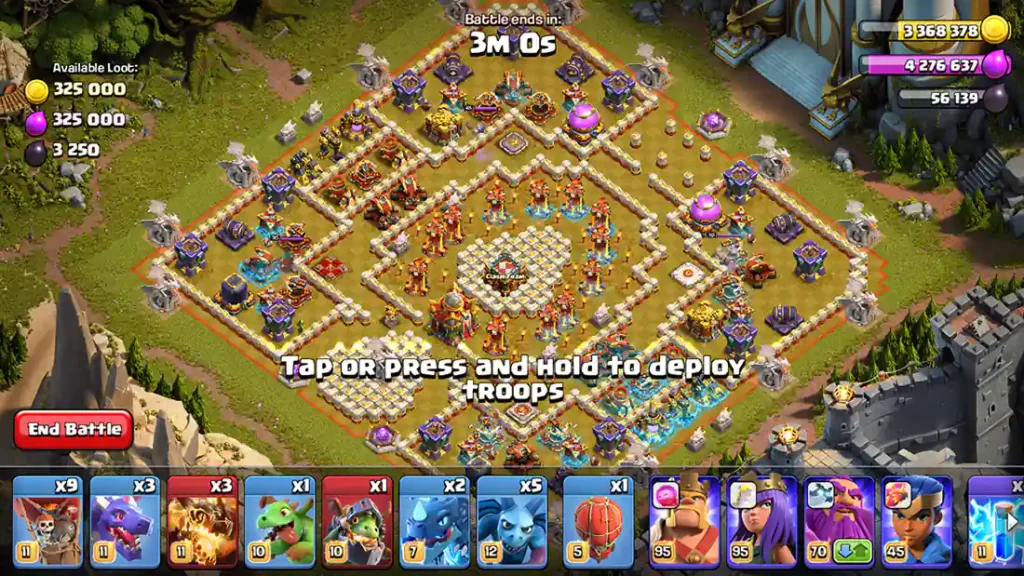The width and height of the screenshot is (1024, 576).
Task: Select the Lightning Spell card
Action: pyautogui.click(x=996, y=520)
